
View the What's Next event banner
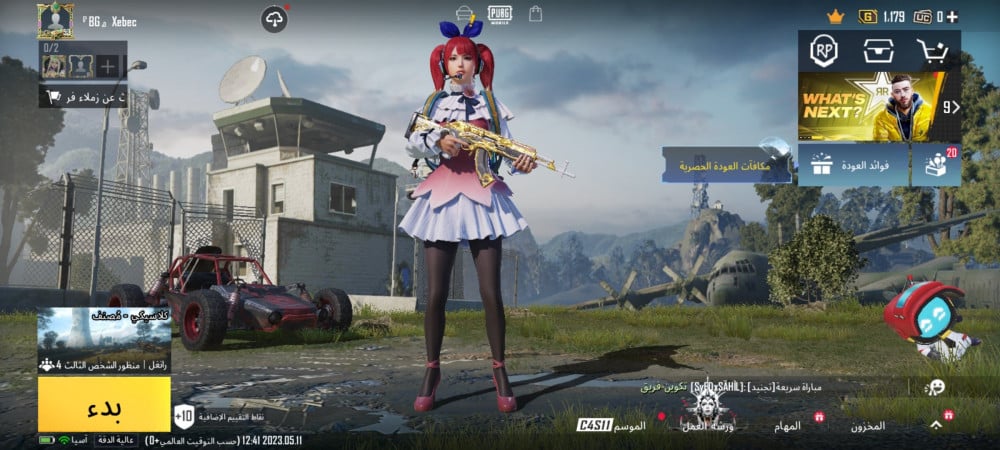[870, 106]
